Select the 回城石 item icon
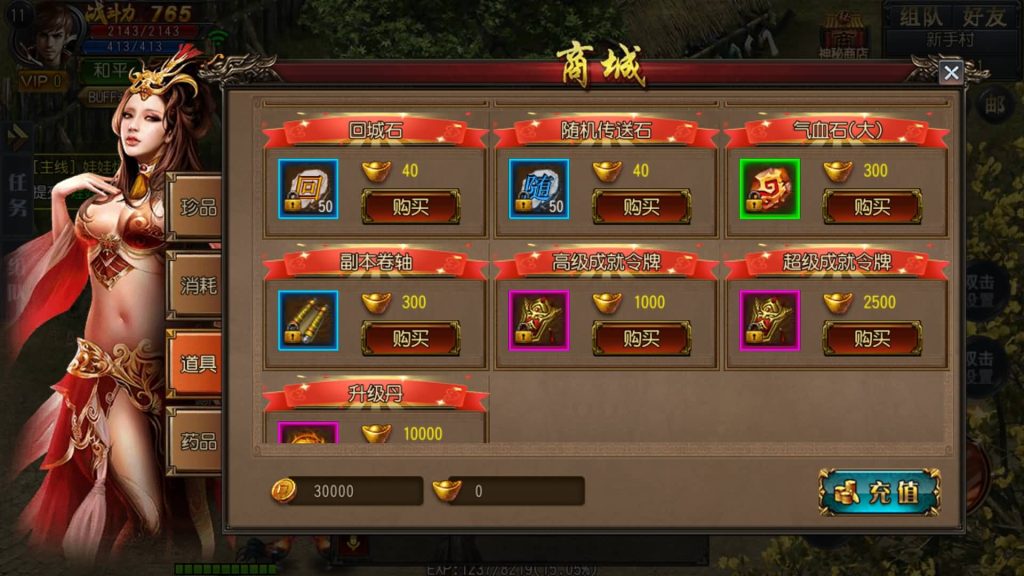This screenshot has height=576, width=1024. 308,189
